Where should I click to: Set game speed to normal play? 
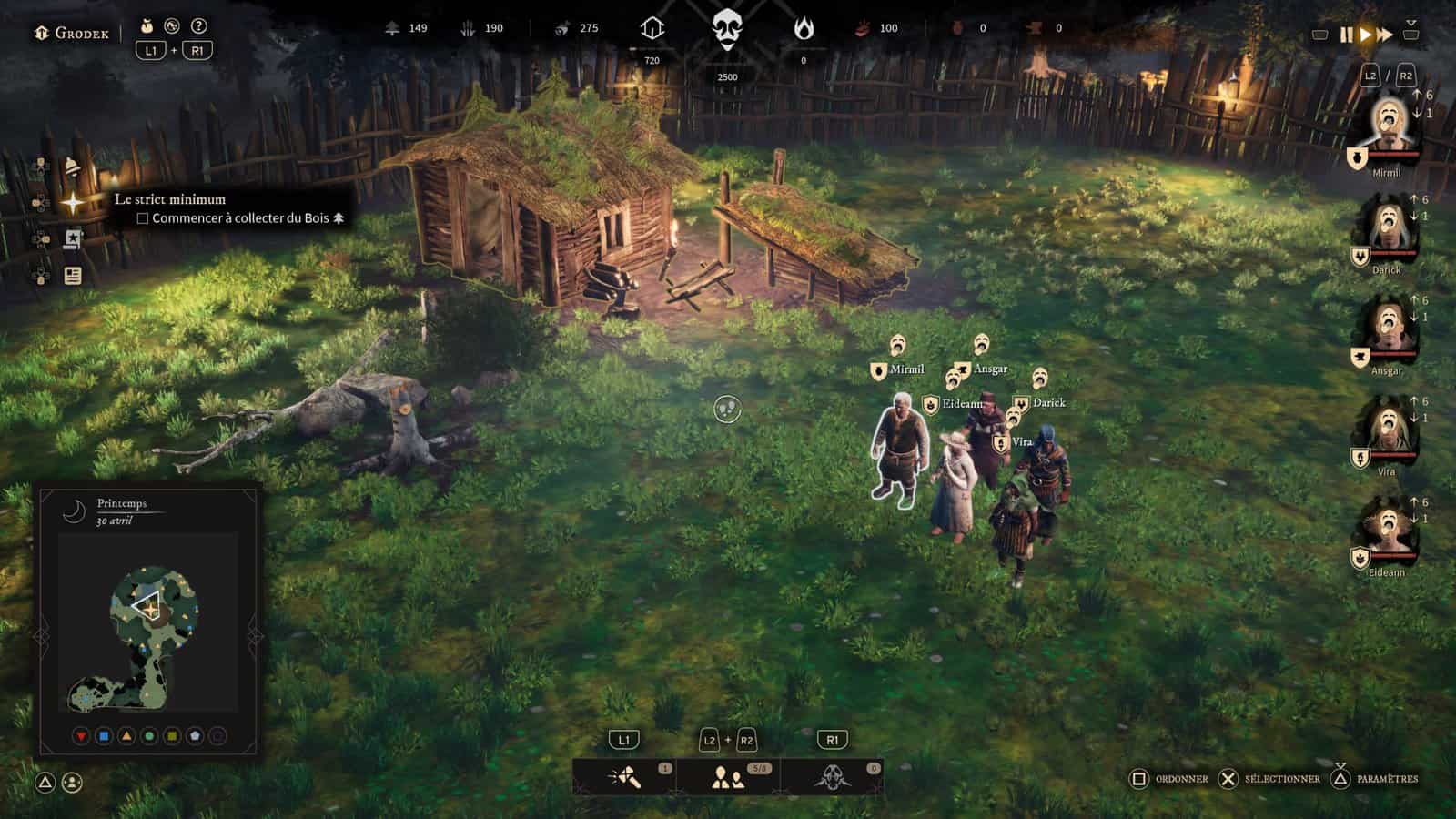(x=1365, y=35)
